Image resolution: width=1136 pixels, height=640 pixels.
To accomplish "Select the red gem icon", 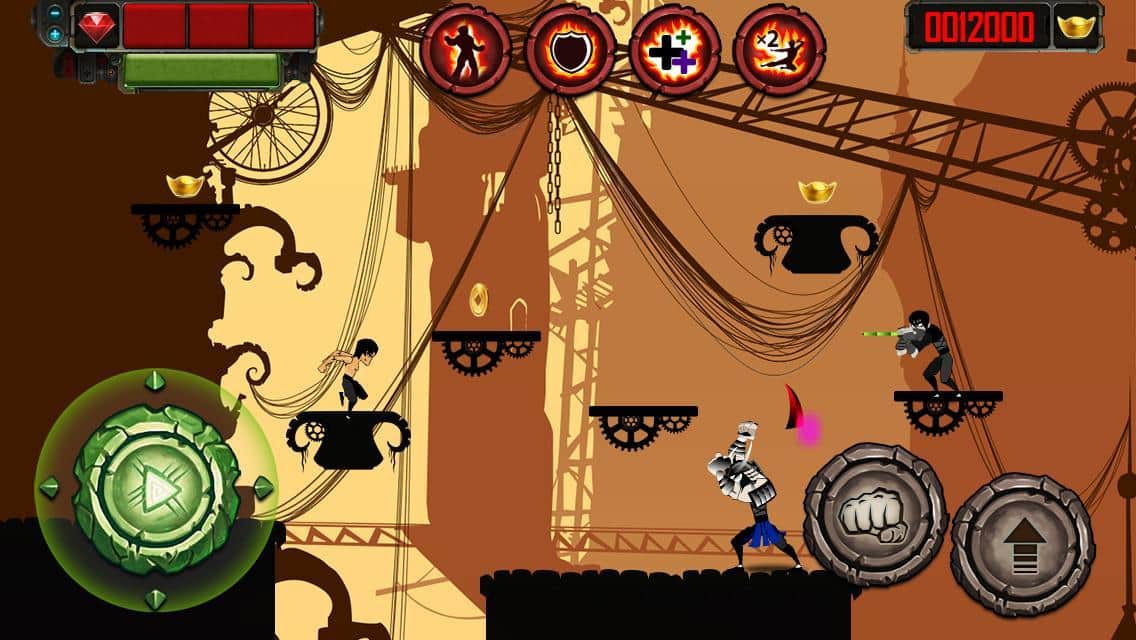I will pyautogui.click(x=97, y=26).
